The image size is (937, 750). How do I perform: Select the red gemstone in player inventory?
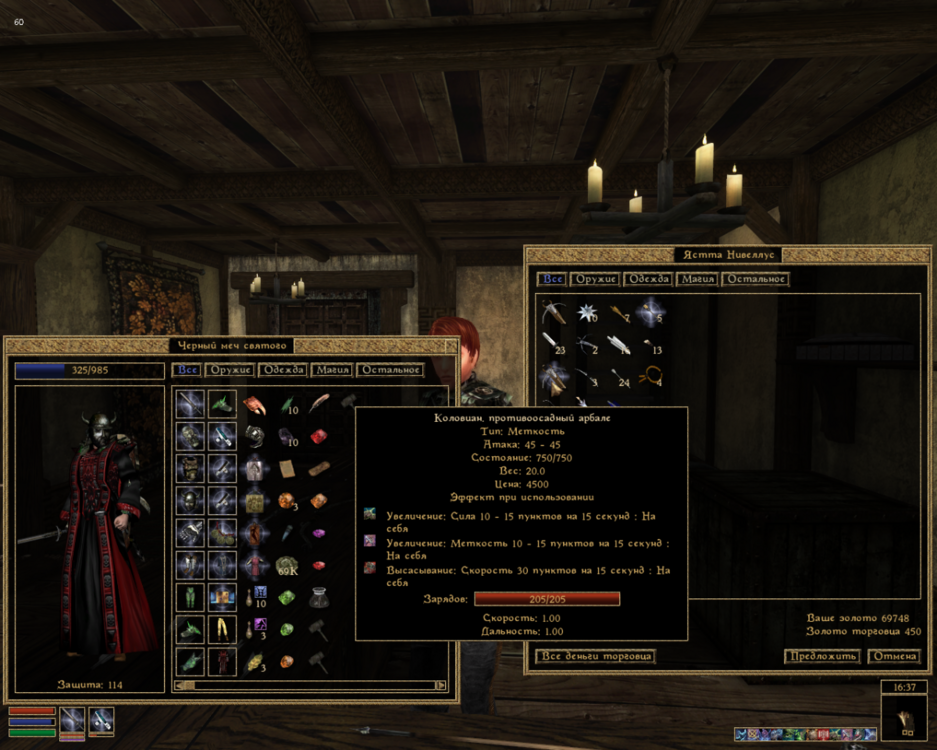318,436
